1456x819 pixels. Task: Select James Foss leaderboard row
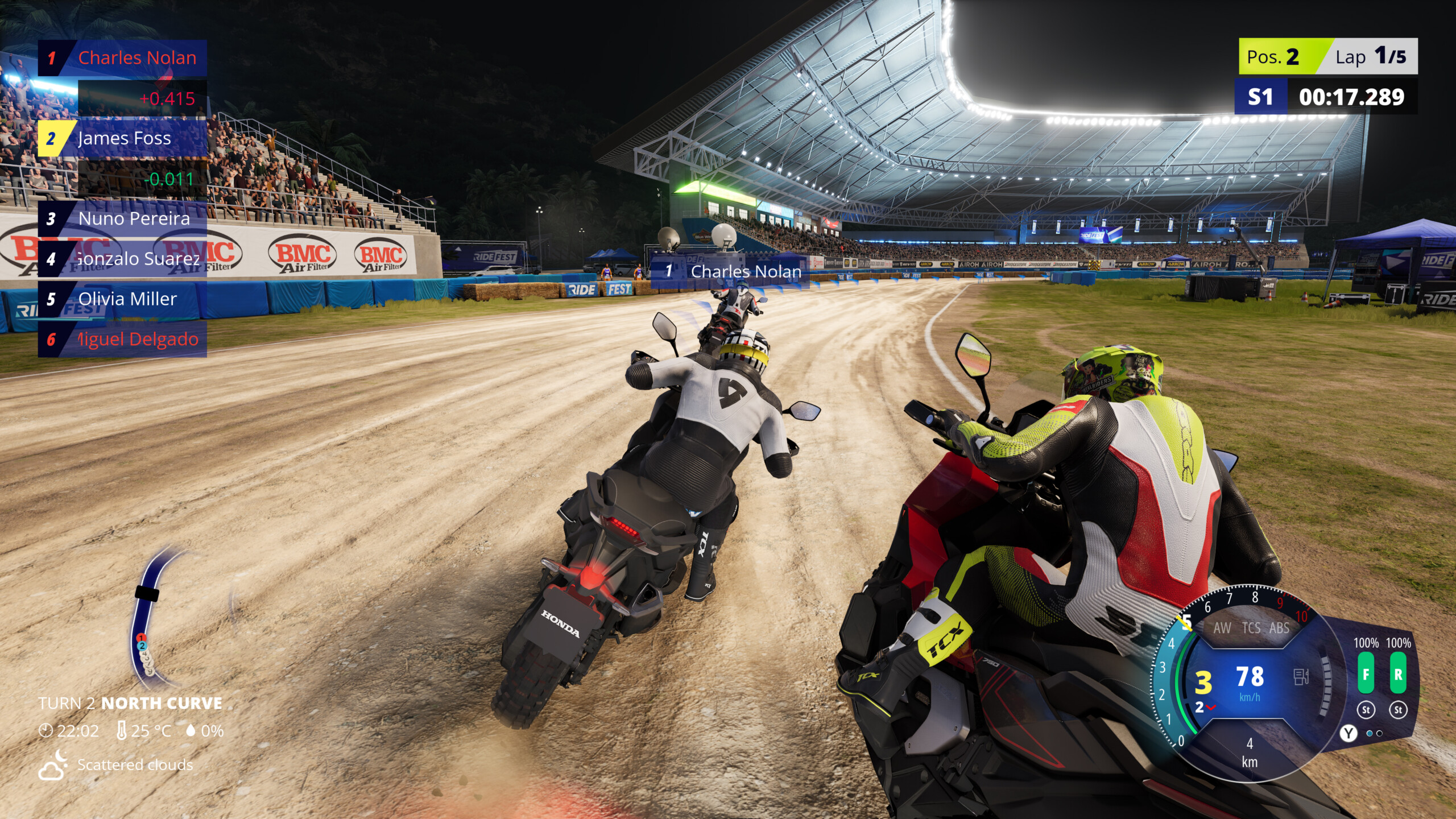(122, 138)
